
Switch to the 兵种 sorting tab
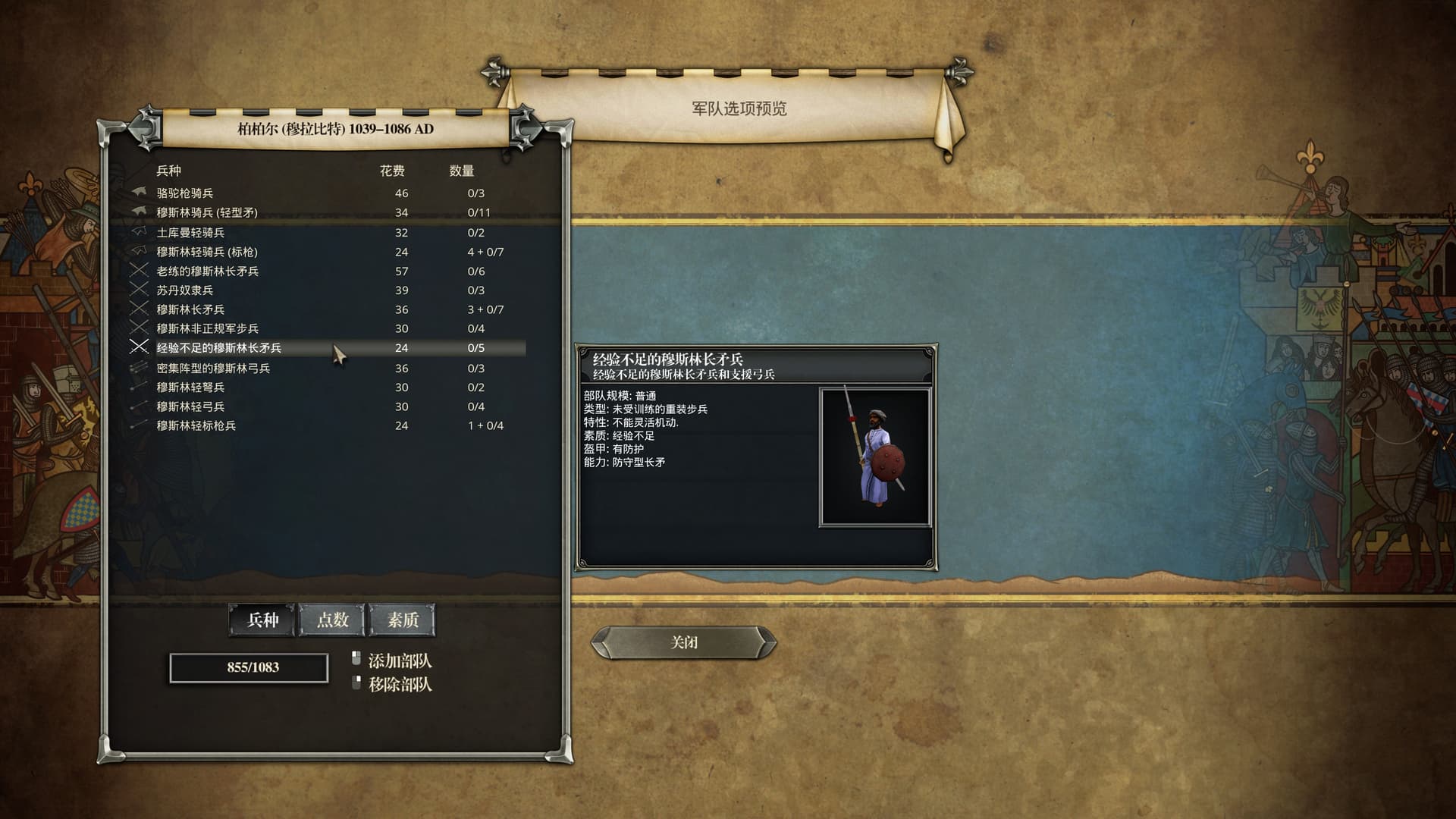(262, 620)
